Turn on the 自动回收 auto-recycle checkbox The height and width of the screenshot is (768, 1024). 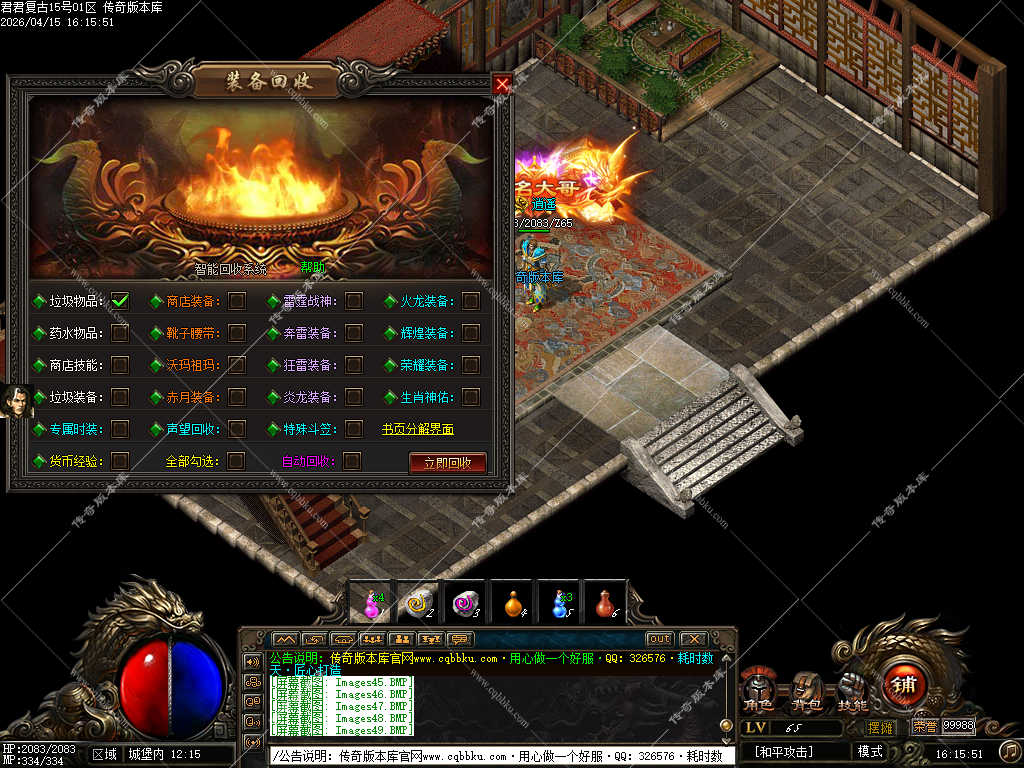click(352, 461)
